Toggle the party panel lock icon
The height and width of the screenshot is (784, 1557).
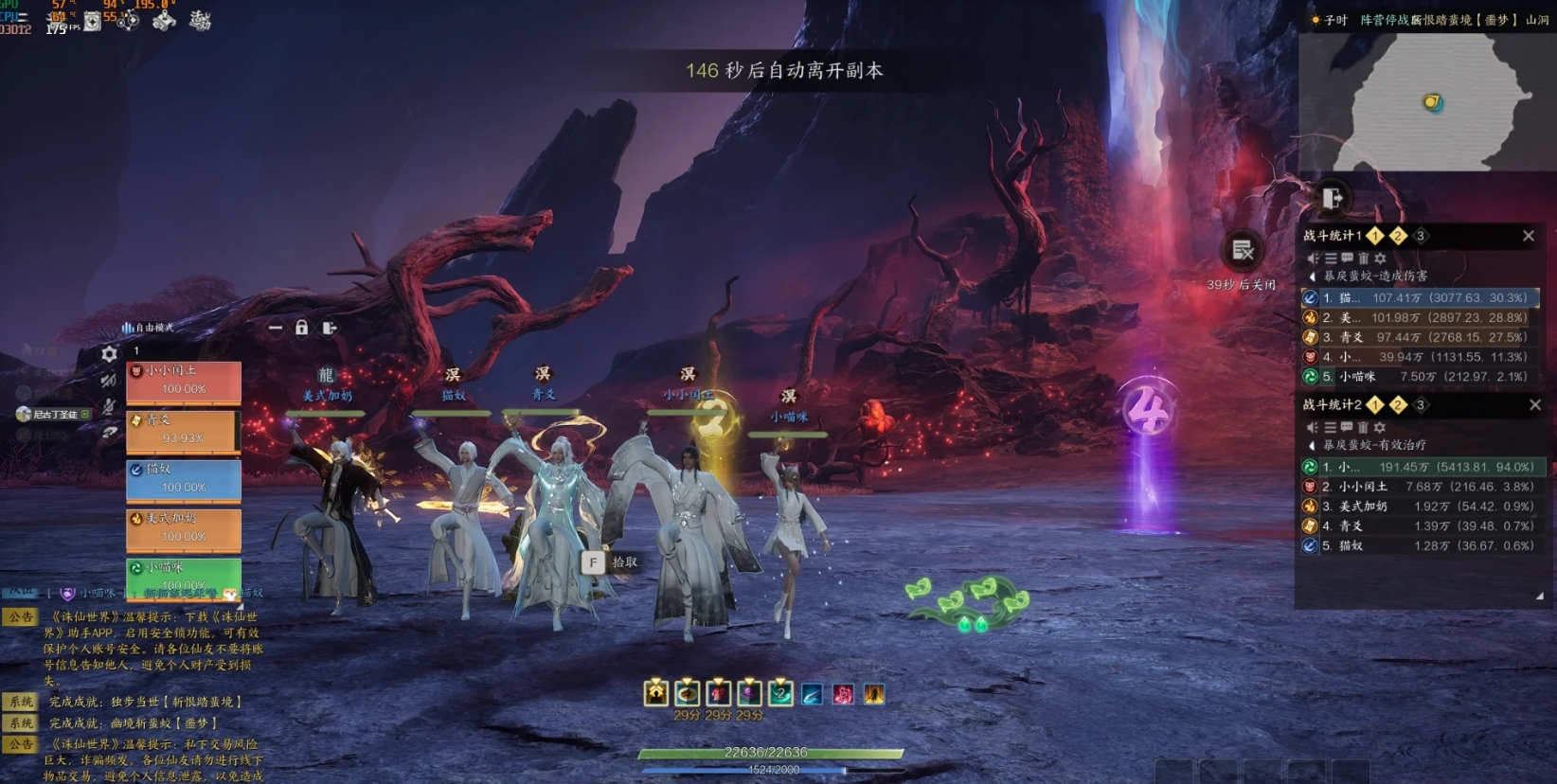pyautogui.click(x=301, y=328)
